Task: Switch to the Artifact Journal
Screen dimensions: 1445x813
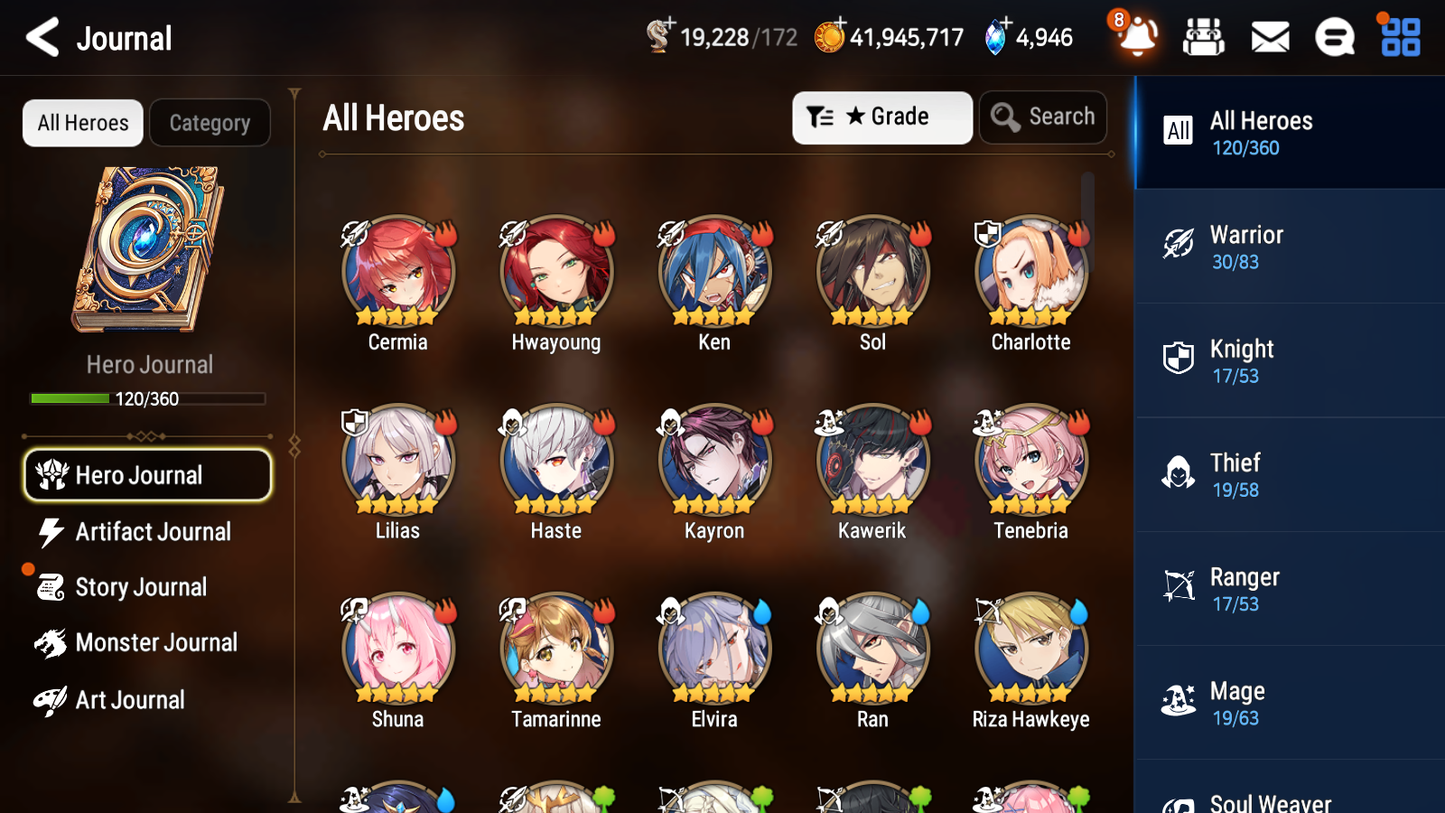Action: coord(147,532)
